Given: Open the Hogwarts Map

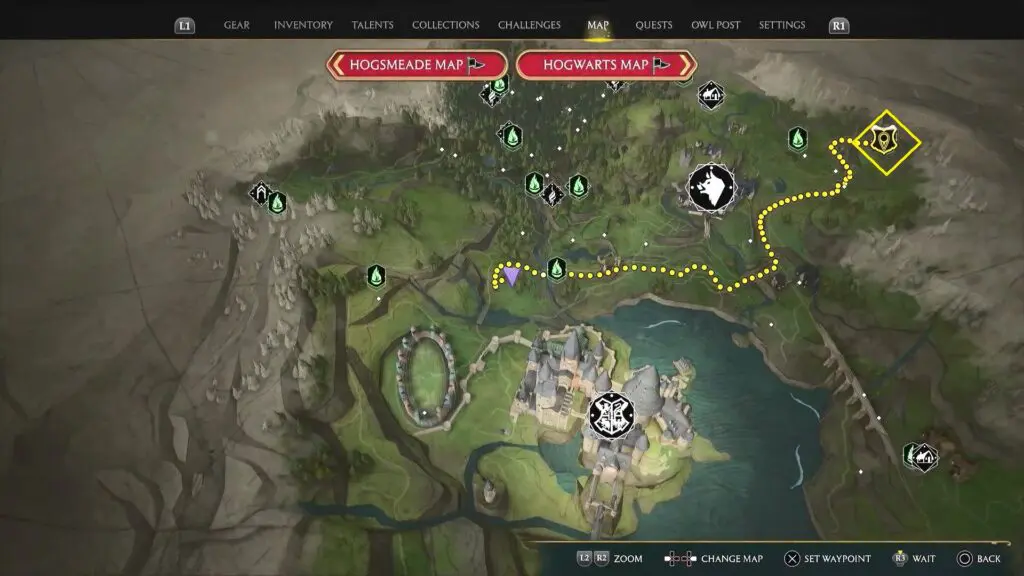Looking at the screenshot, I should tap(606, 65).
